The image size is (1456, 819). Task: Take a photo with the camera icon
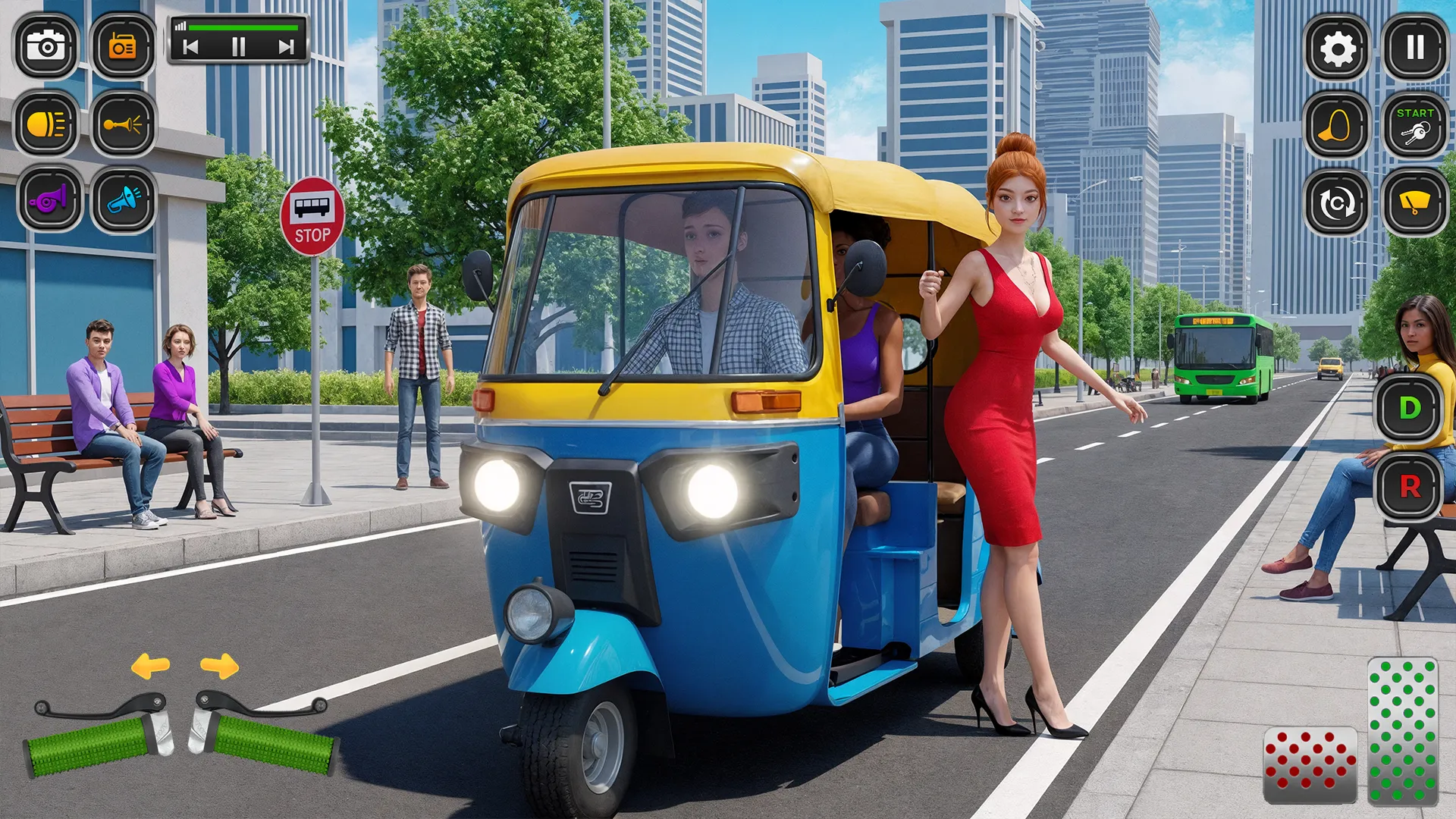pos(47,47)
